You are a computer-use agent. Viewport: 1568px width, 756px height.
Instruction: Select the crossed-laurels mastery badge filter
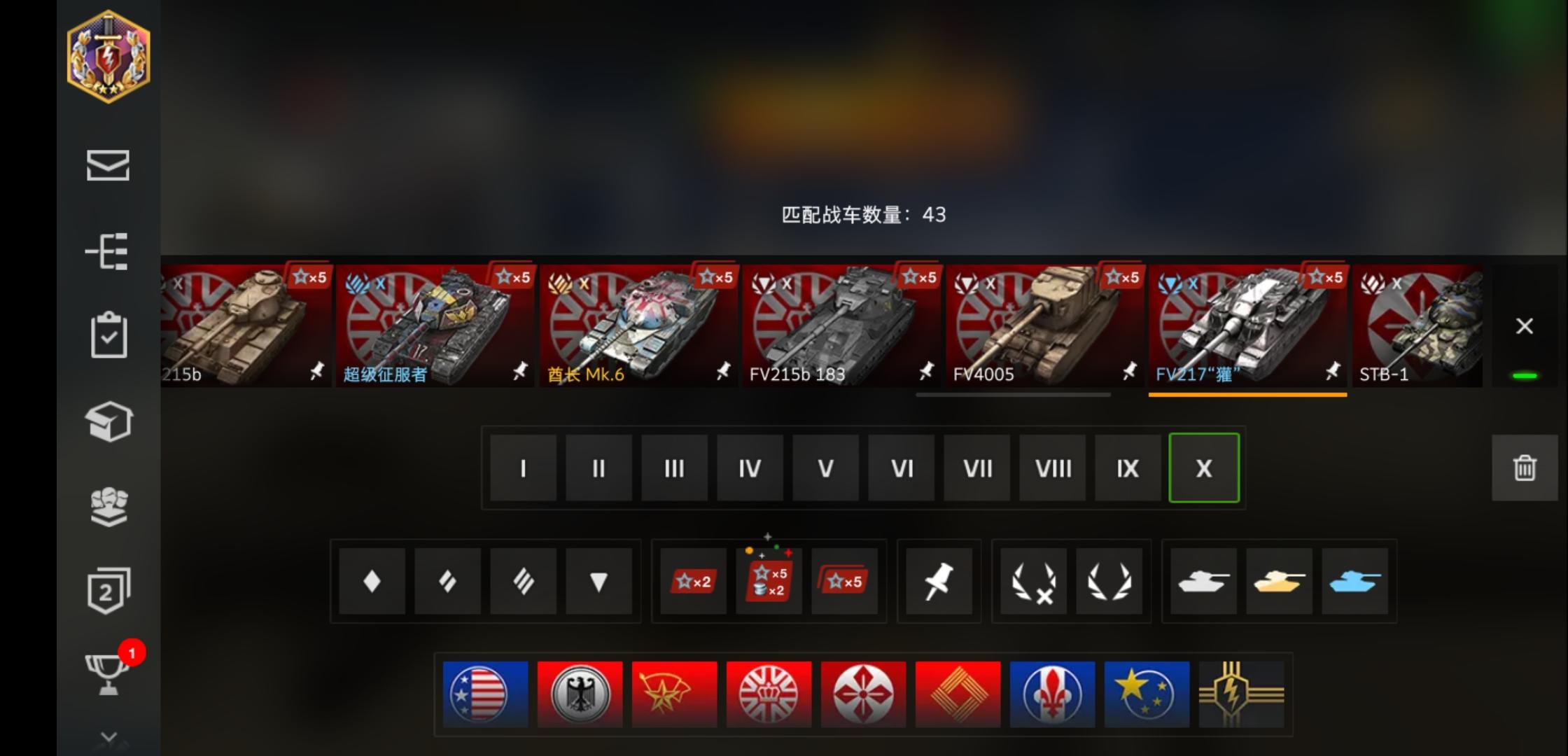click(1033, 582)
